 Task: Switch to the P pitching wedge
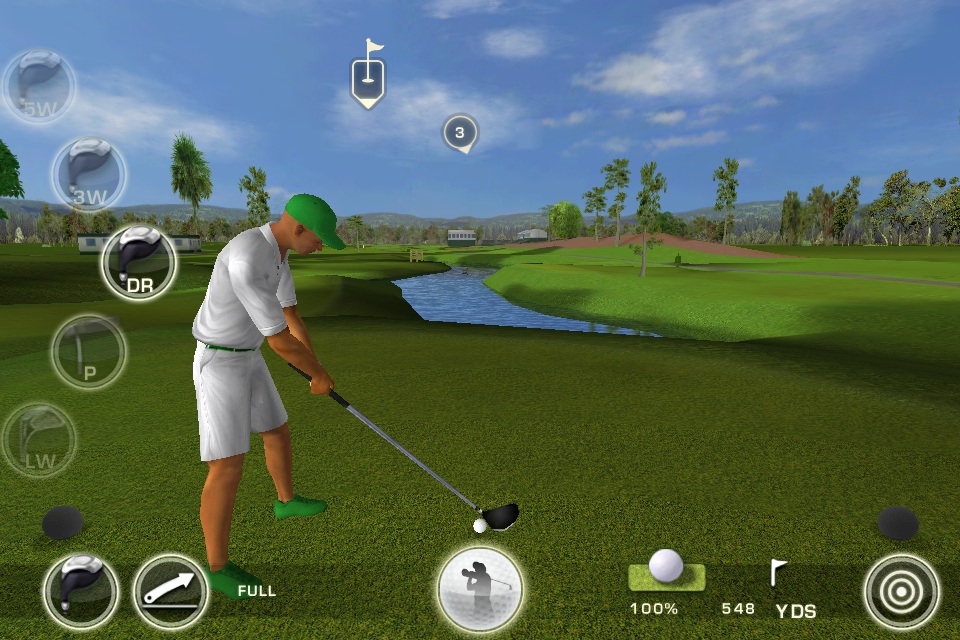[89, 351]
